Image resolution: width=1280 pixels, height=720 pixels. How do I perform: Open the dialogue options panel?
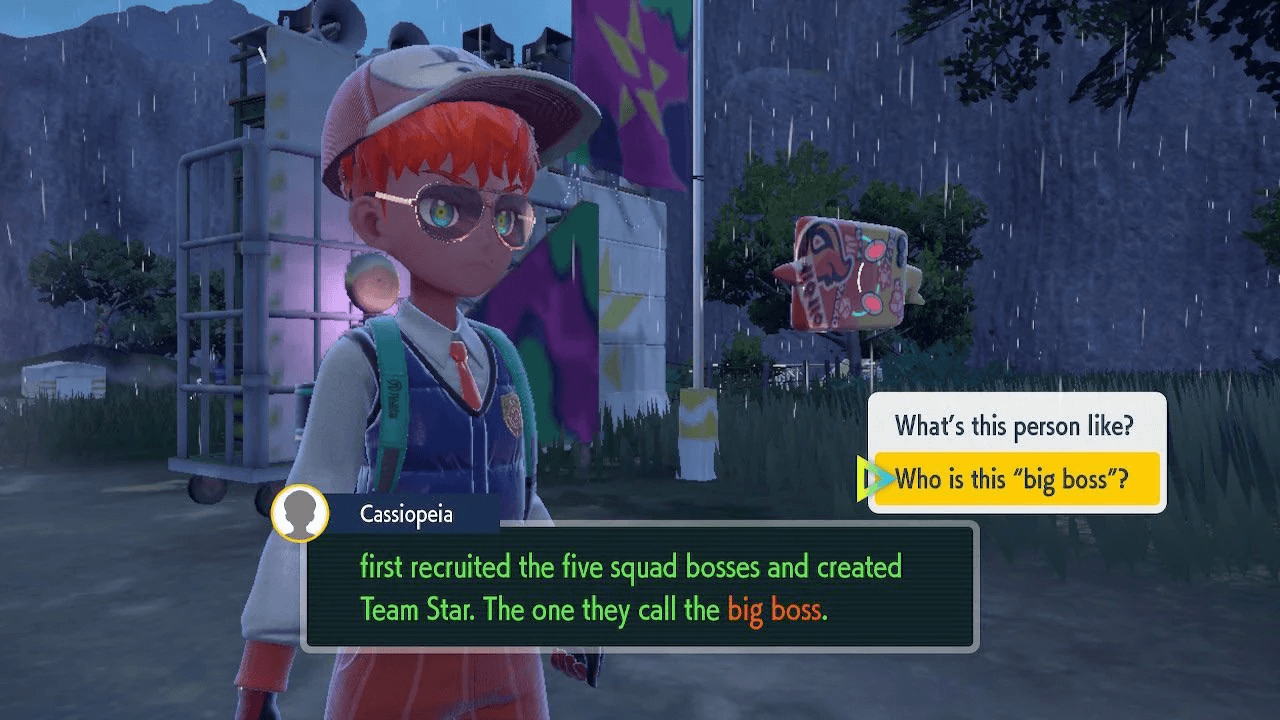[1015, 452]
